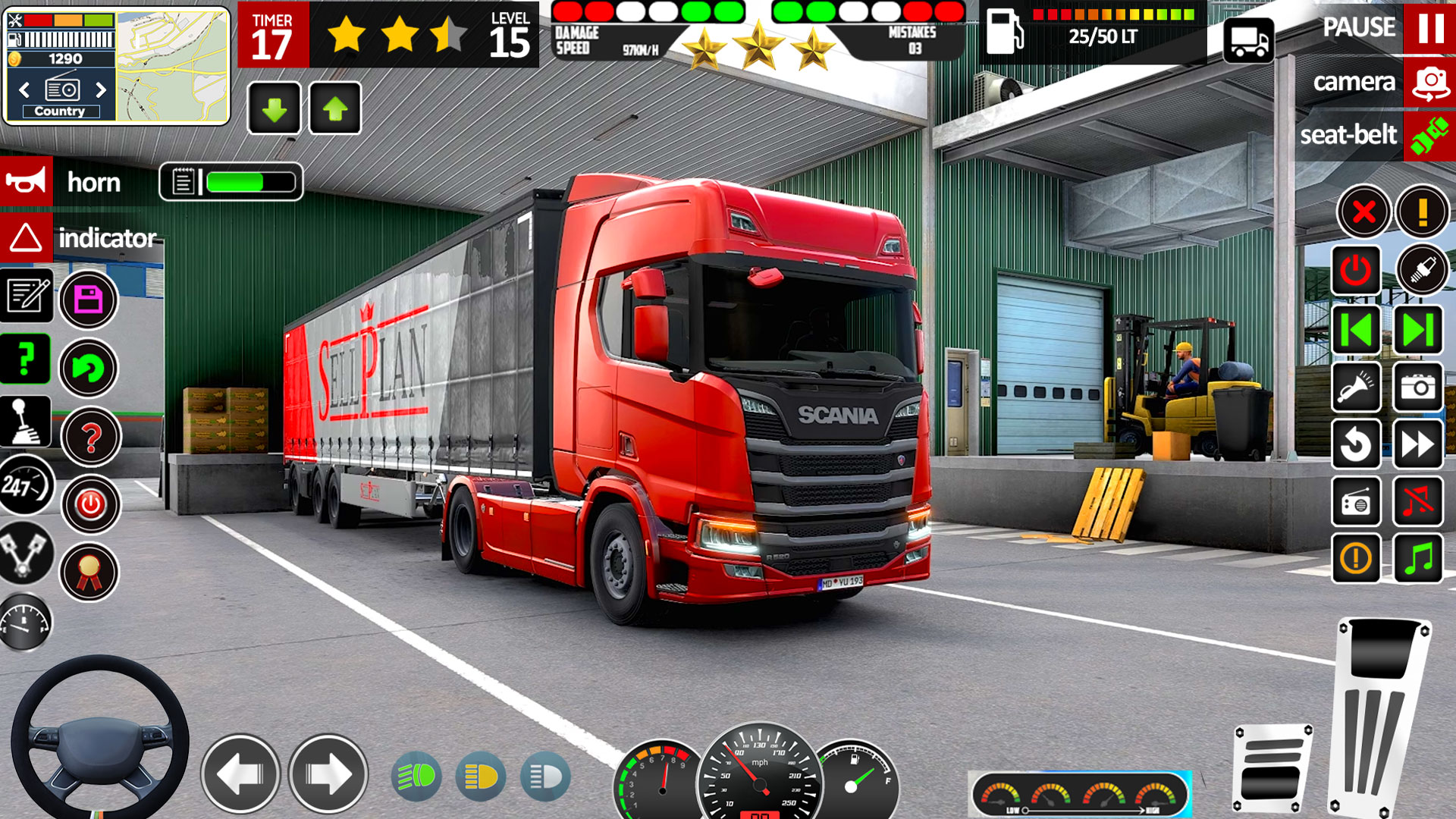Skip to next radio track
Viewport: 1456px width, 819px height.
[1418, 330]
